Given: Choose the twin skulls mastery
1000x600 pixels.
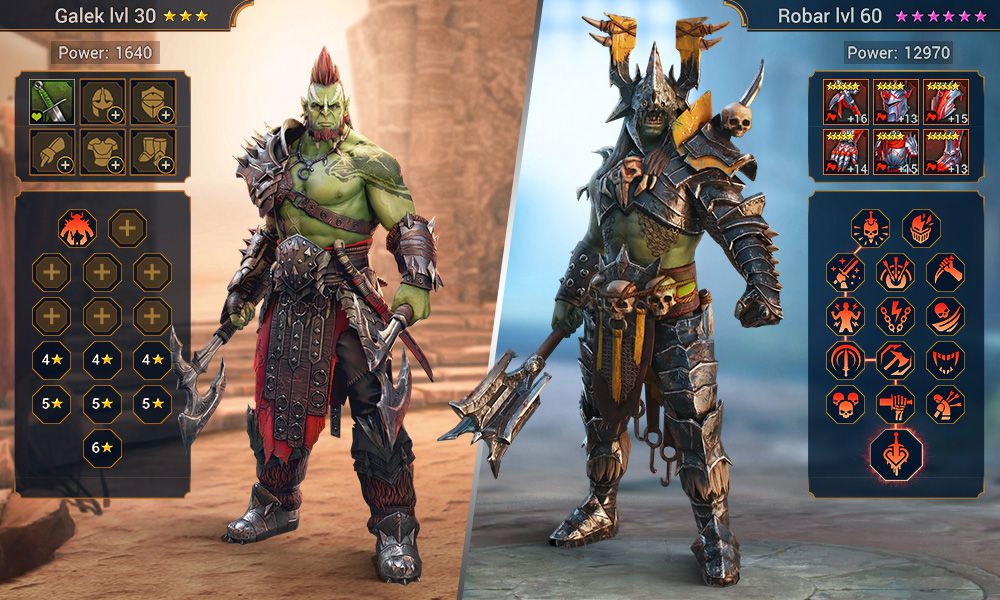Looking at the screenshot, I should (846, 404).
